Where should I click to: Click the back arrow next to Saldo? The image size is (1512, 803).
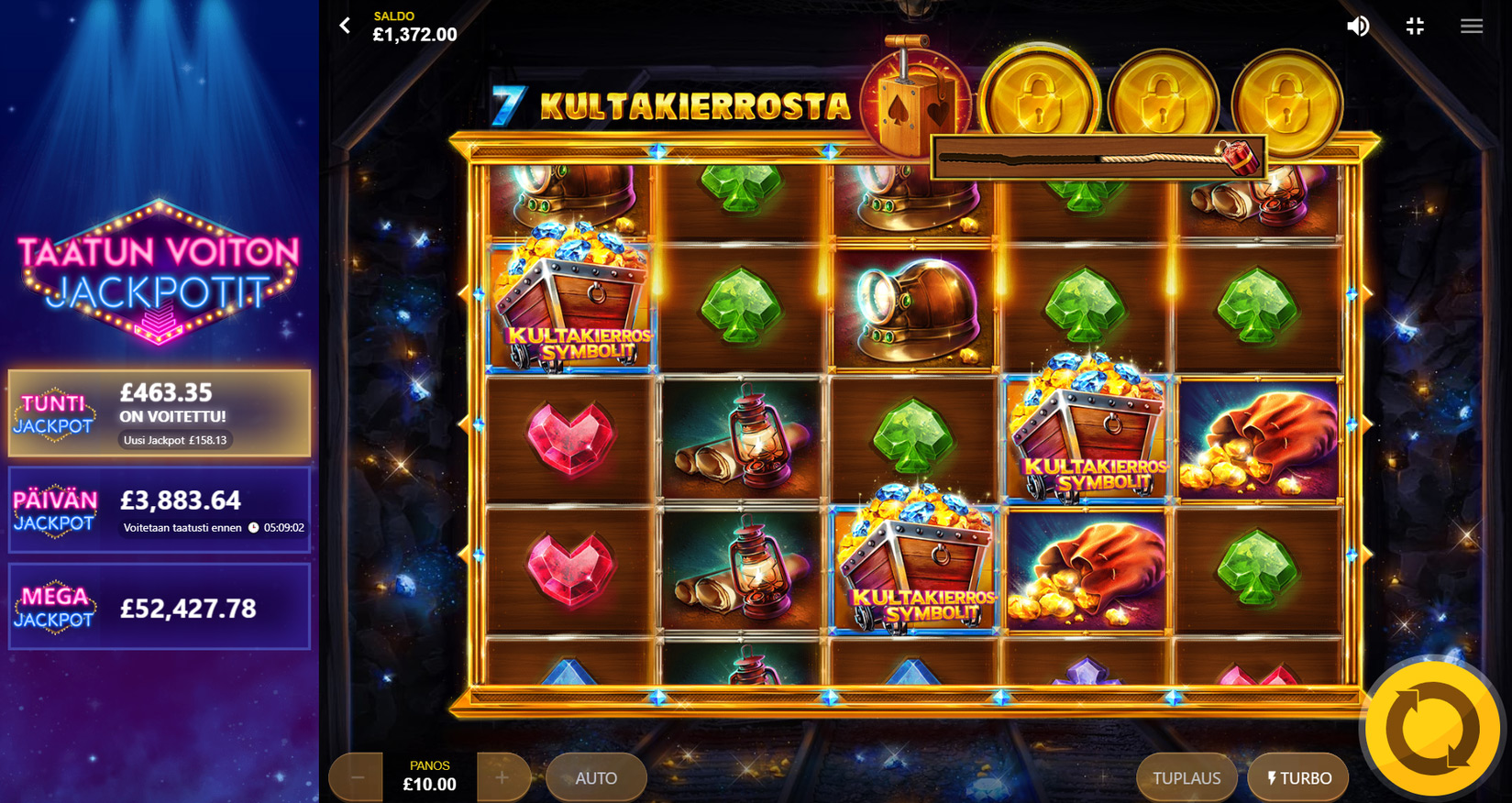point(345,26)
